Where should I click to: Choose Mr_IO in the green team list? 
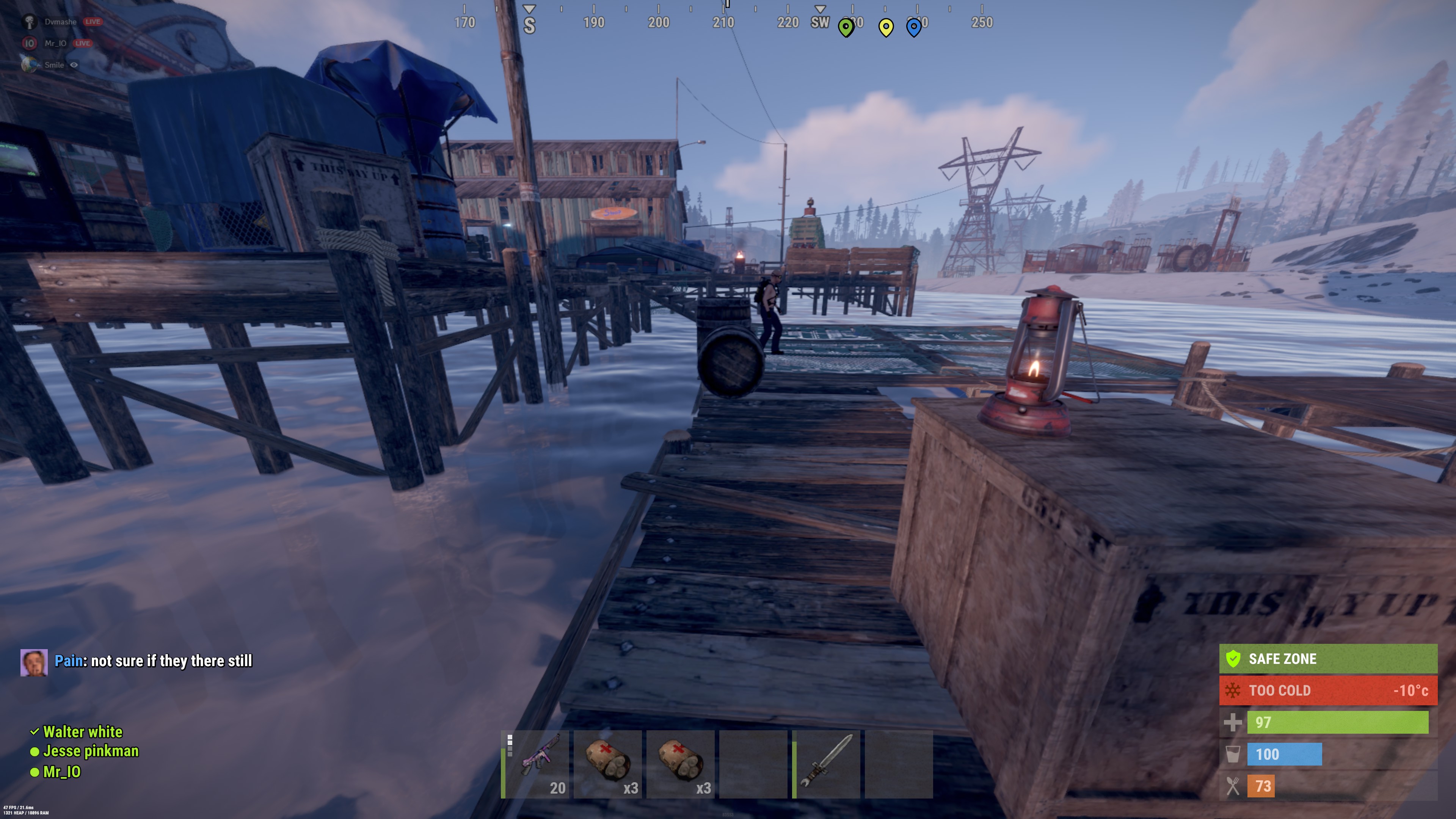click(61, 772)
